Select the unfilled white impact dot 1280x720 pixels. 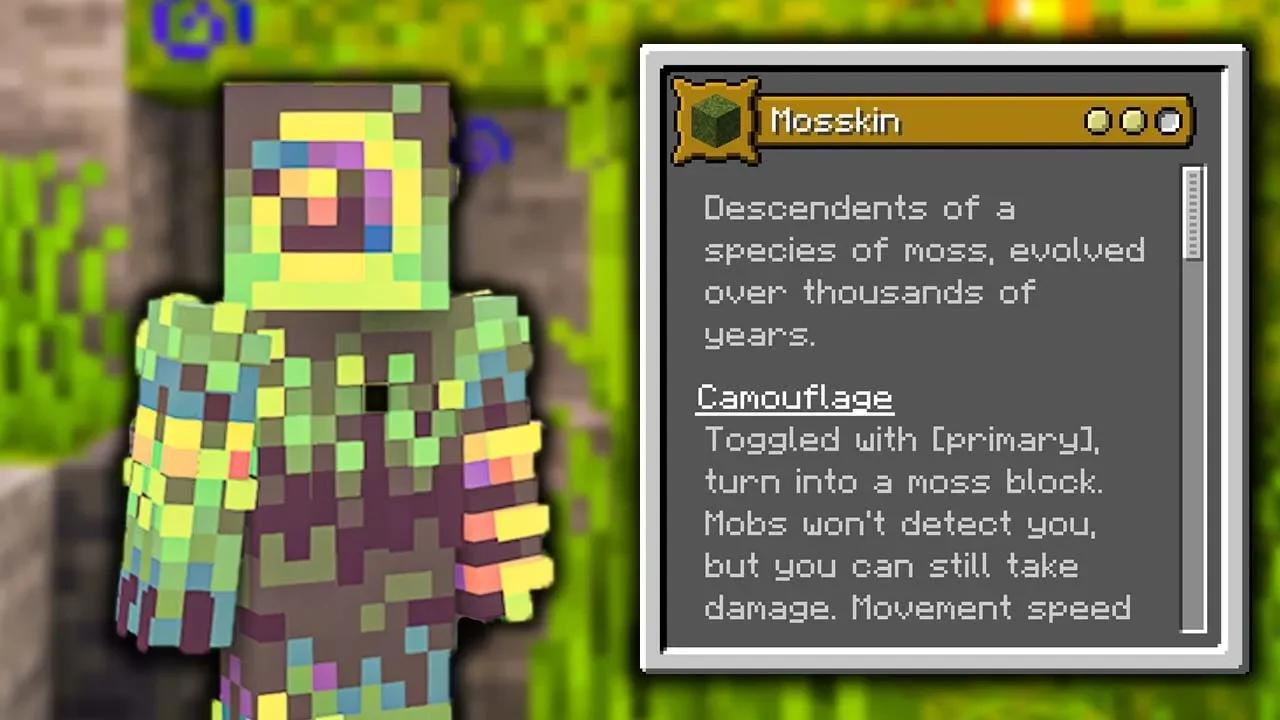pos(1167,121)
